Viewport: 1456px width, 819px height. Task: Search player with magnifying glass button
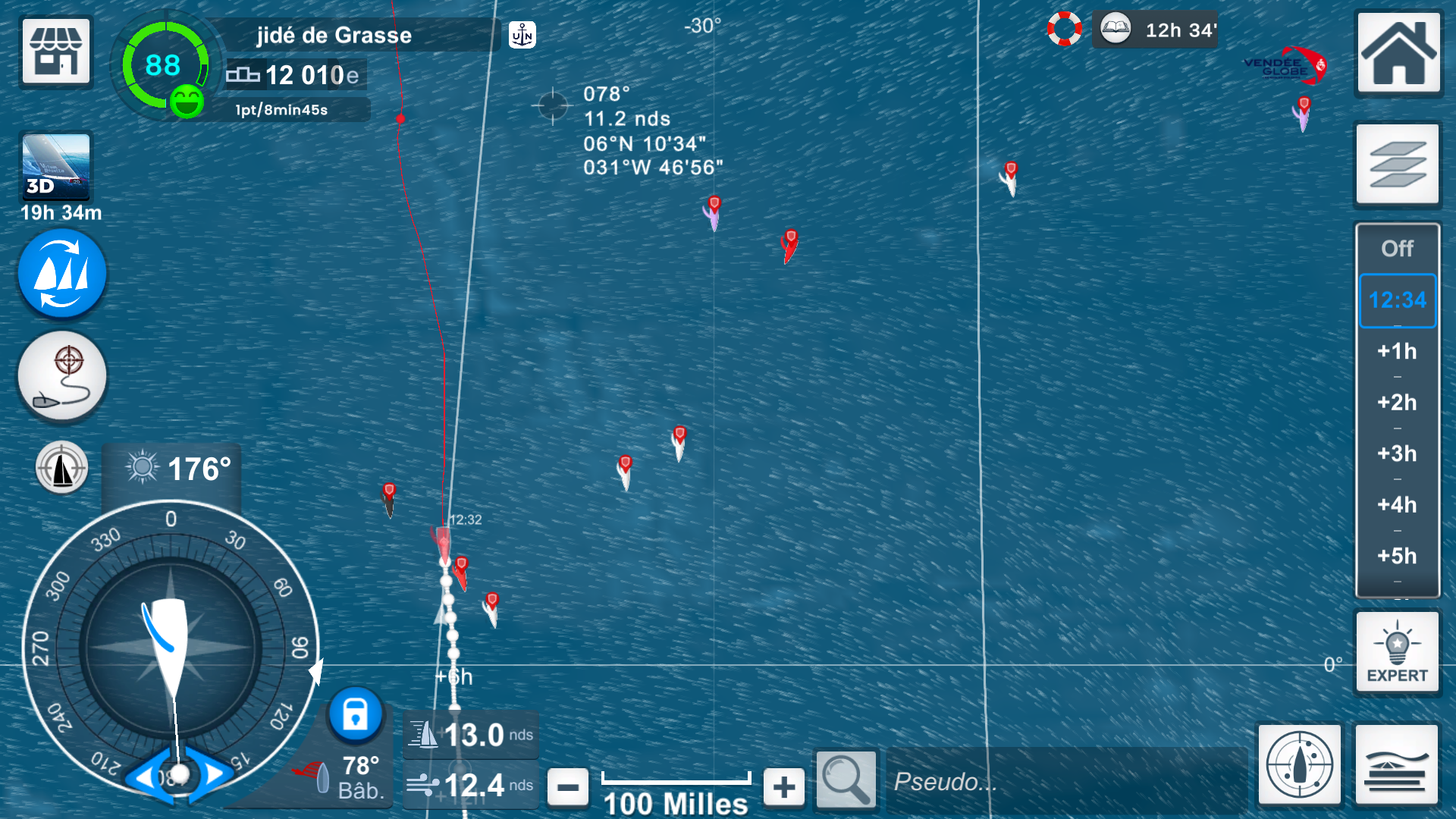click(x=846, y=779)
